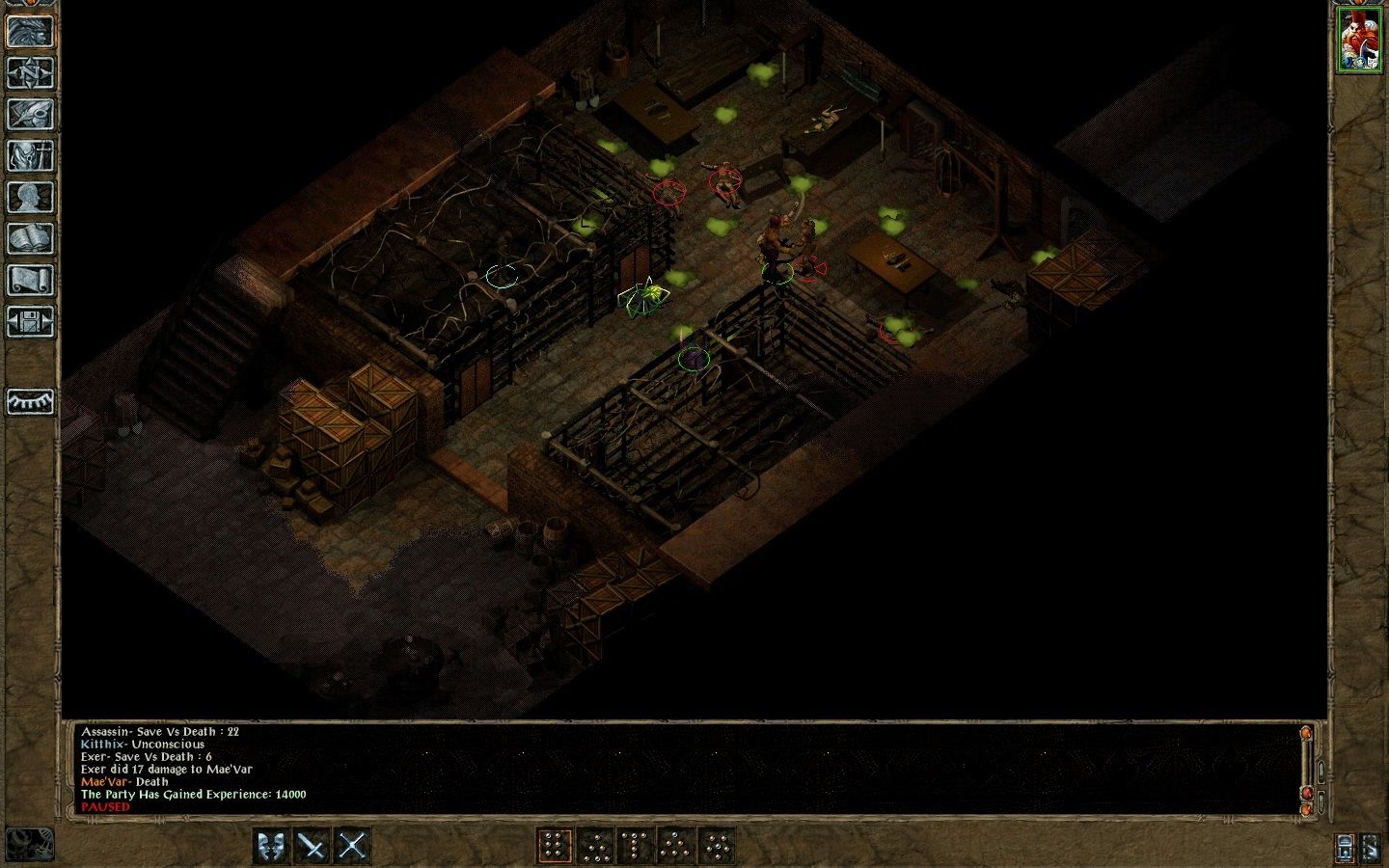Screen dimensions: 1389x868
Task: Select the whole party with the hand button
Action: pos(1372,848)
